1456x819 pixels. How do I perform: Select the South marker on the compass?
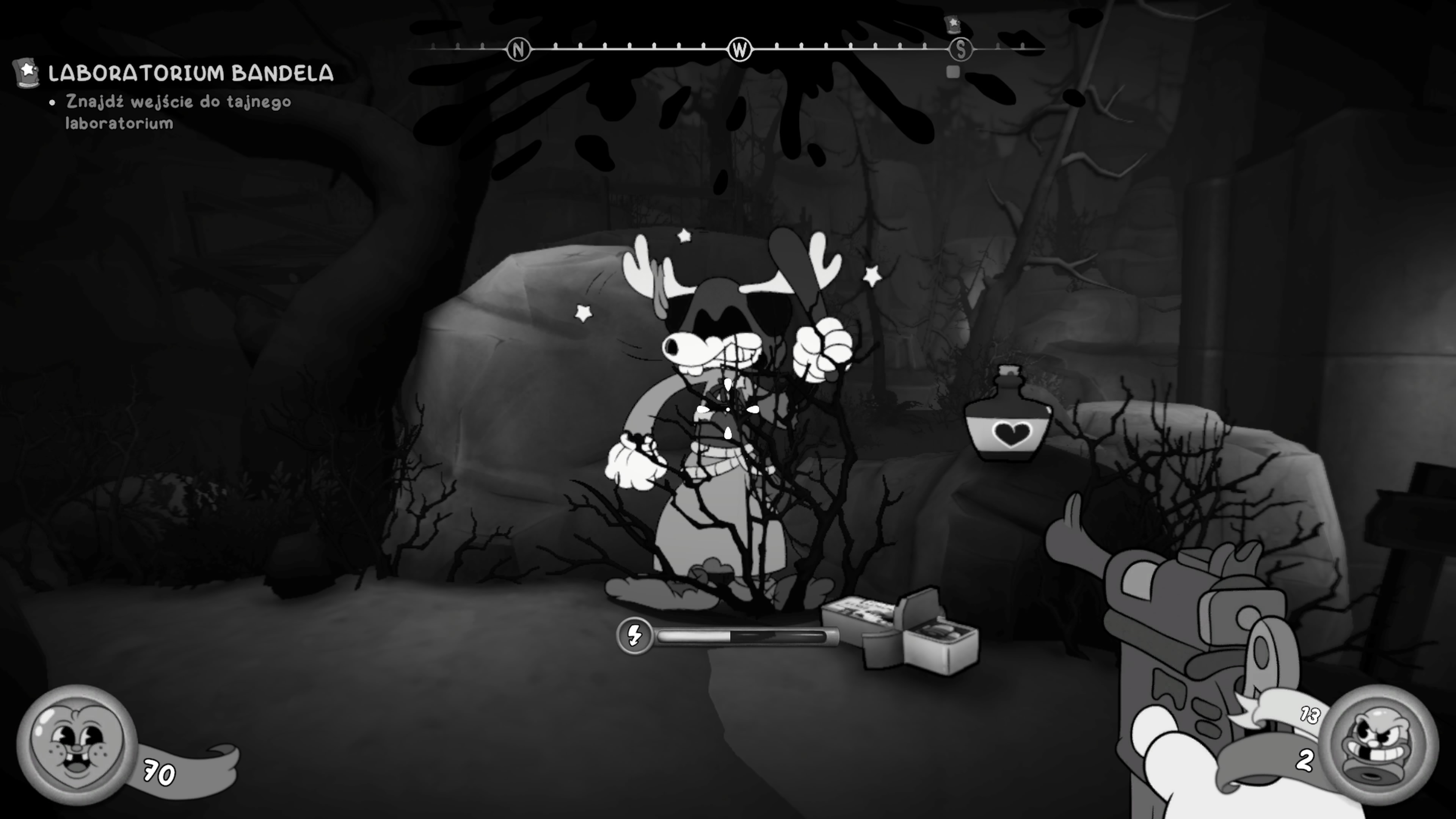click(x=961, y=50)
